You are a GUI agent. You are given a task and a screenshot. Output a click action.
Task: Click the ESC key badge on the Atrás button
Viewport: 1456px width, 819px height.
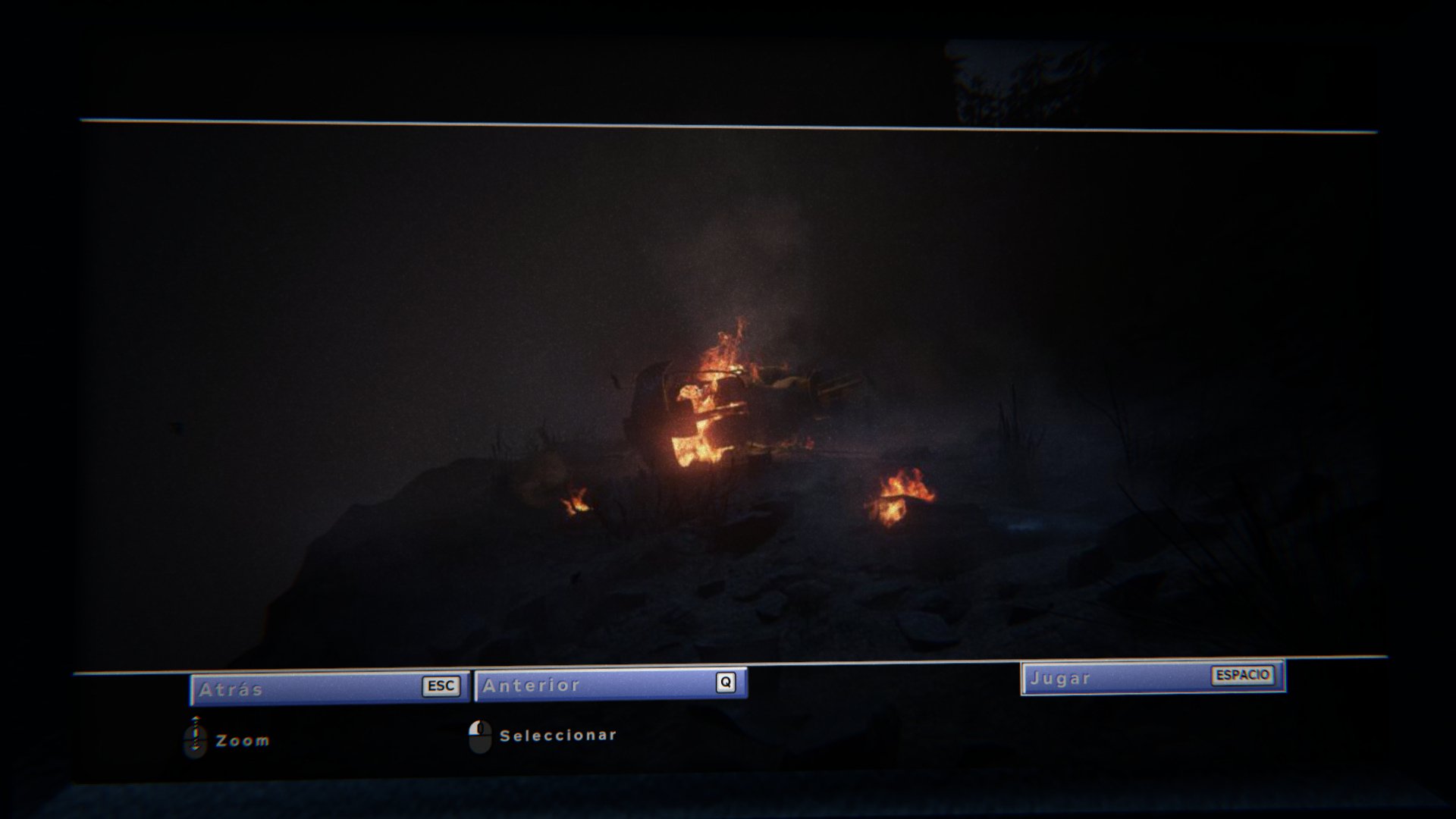pos(442,686)
